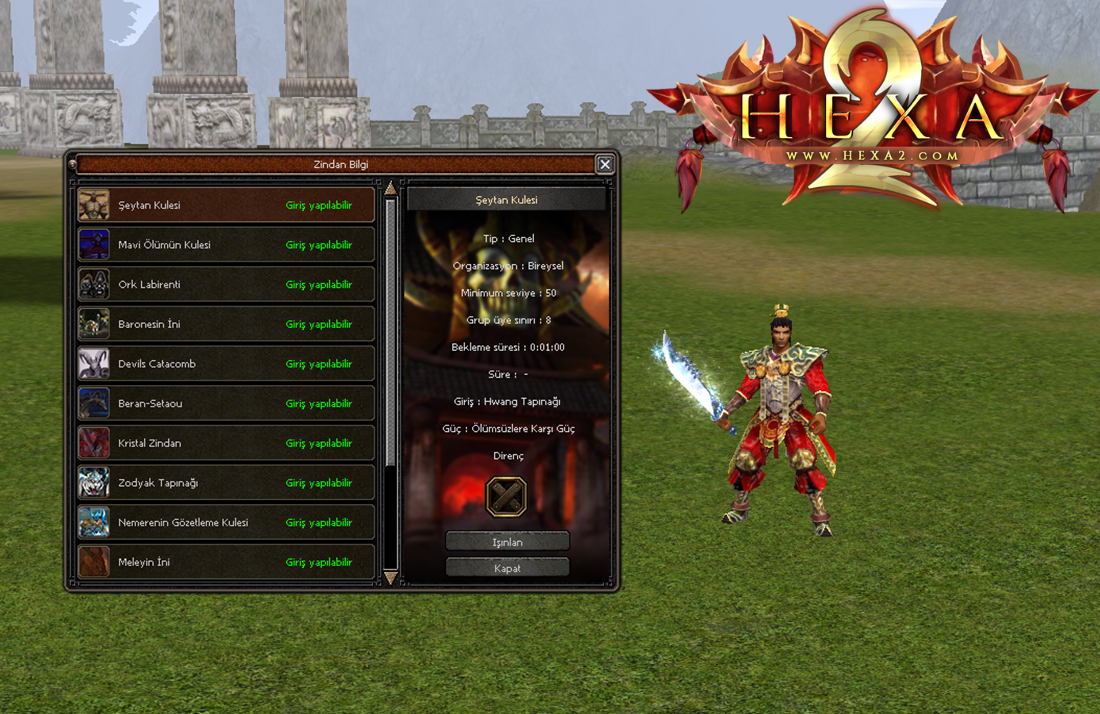Image resolution: width=1100 pixels, height=714 pixels.
Task: Click the crossed swords resistance icon
Action: (506, 496)
